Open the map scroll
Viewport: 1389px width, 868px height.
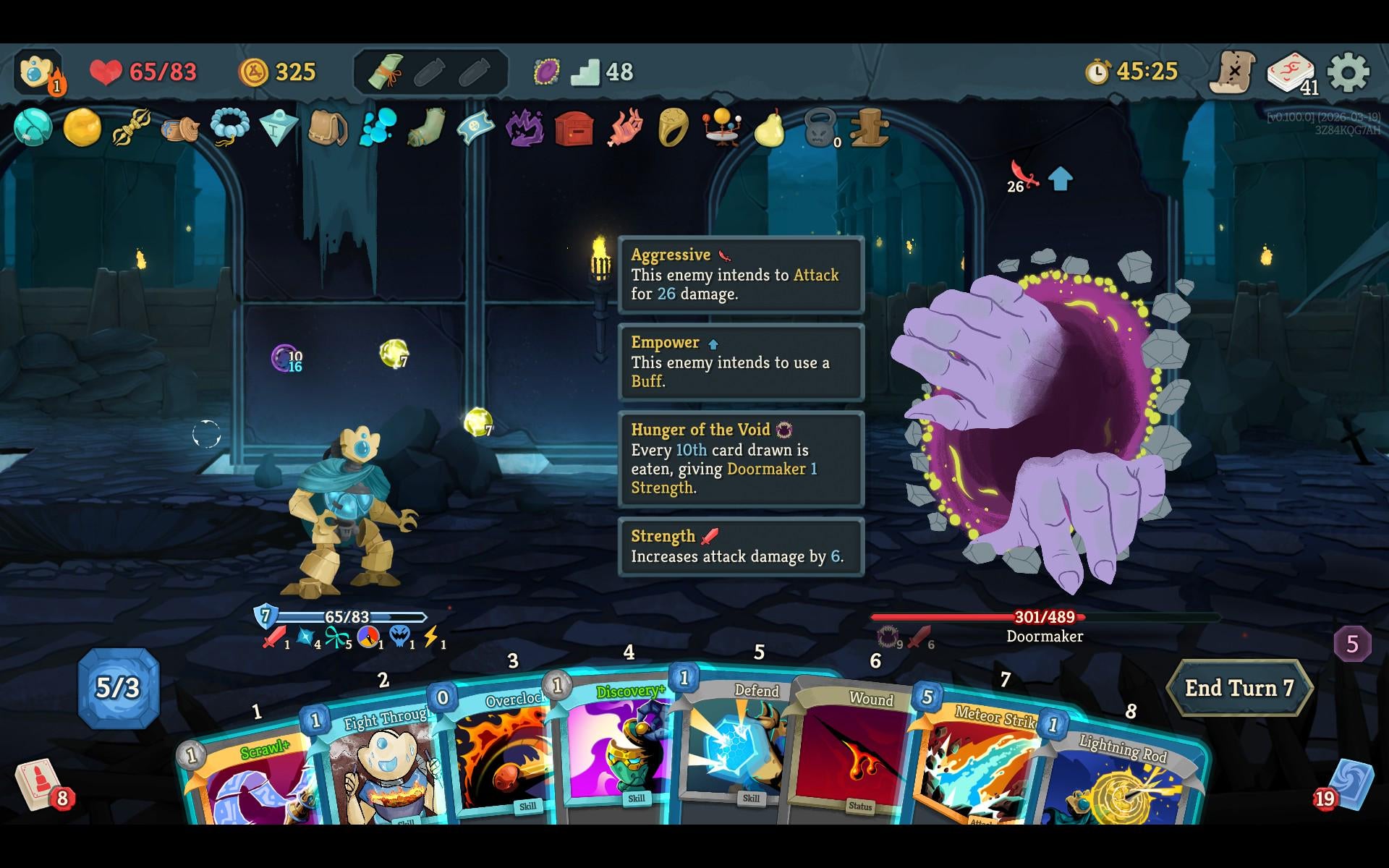[1233, 72]
